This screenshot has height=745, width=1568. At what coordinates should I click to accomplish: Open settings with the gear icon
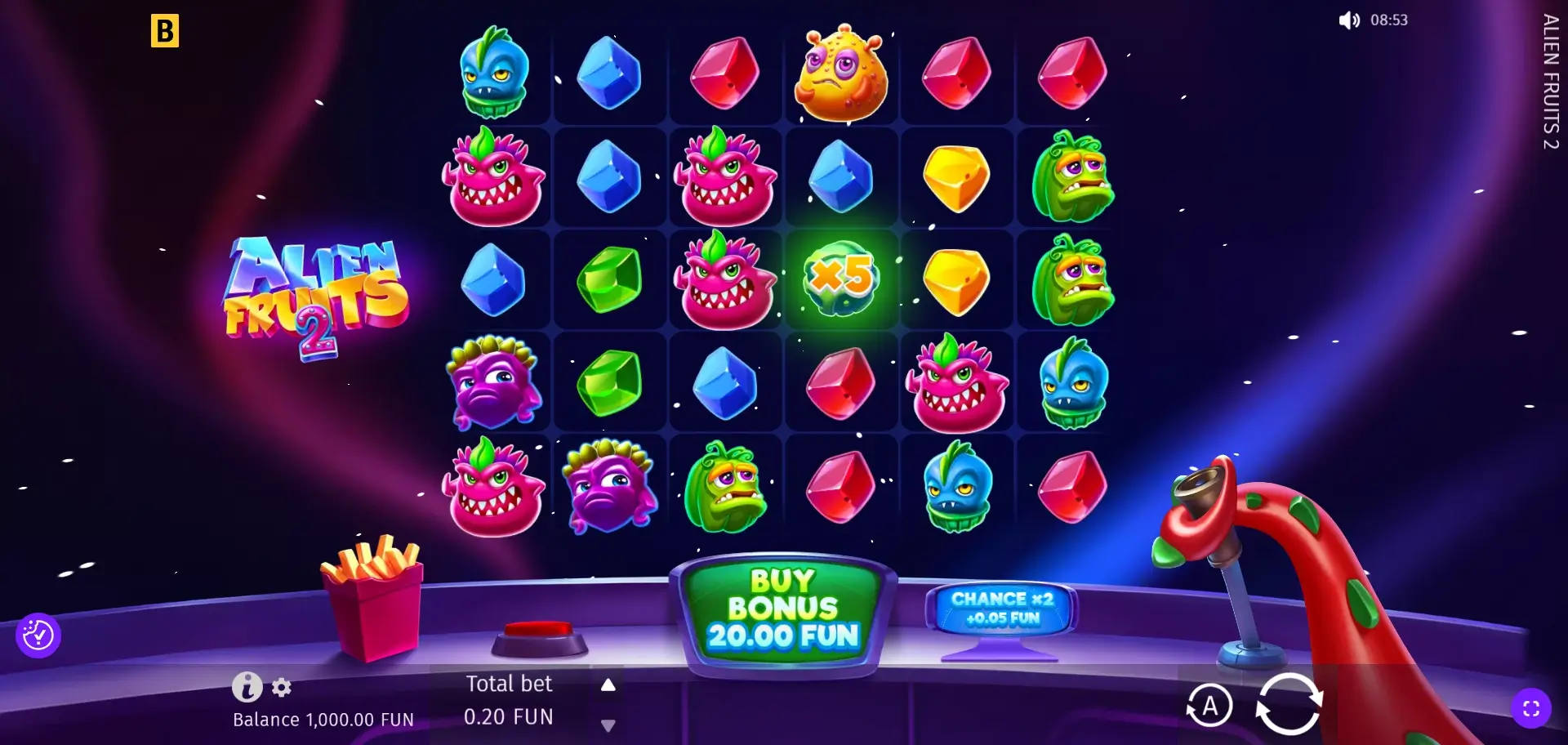pyautogui.click(x=282, y=689)
